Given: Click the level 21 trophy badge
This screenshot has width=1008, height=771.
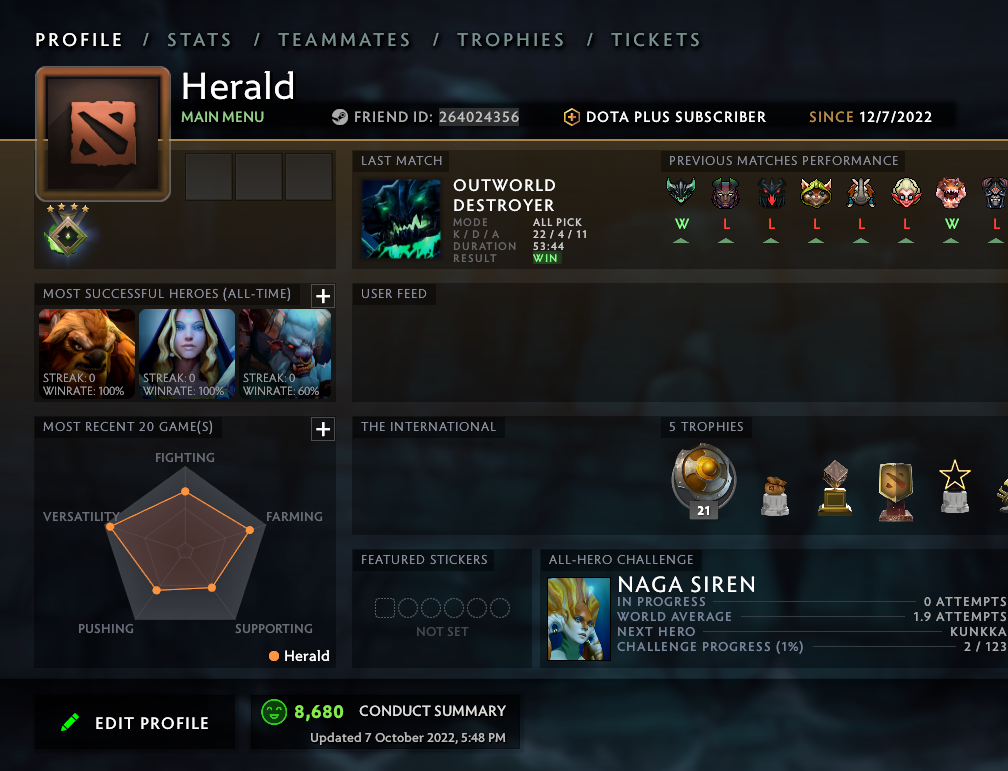Looking at the screenshot, I should tap(703, 483).
